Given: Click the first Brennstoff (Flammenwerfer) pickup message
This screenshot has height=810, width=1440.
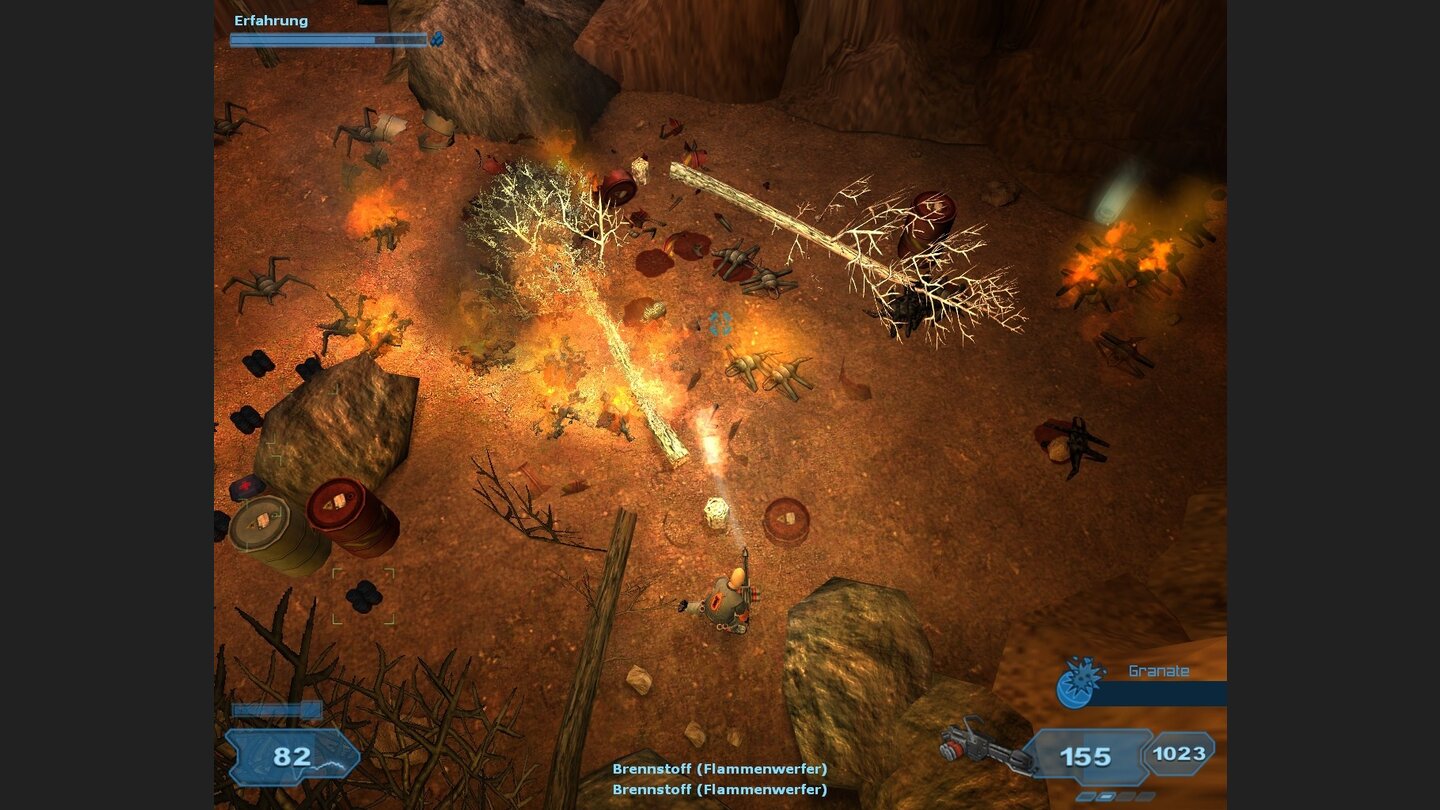Looking at the screenshot, I should [720, 770].
